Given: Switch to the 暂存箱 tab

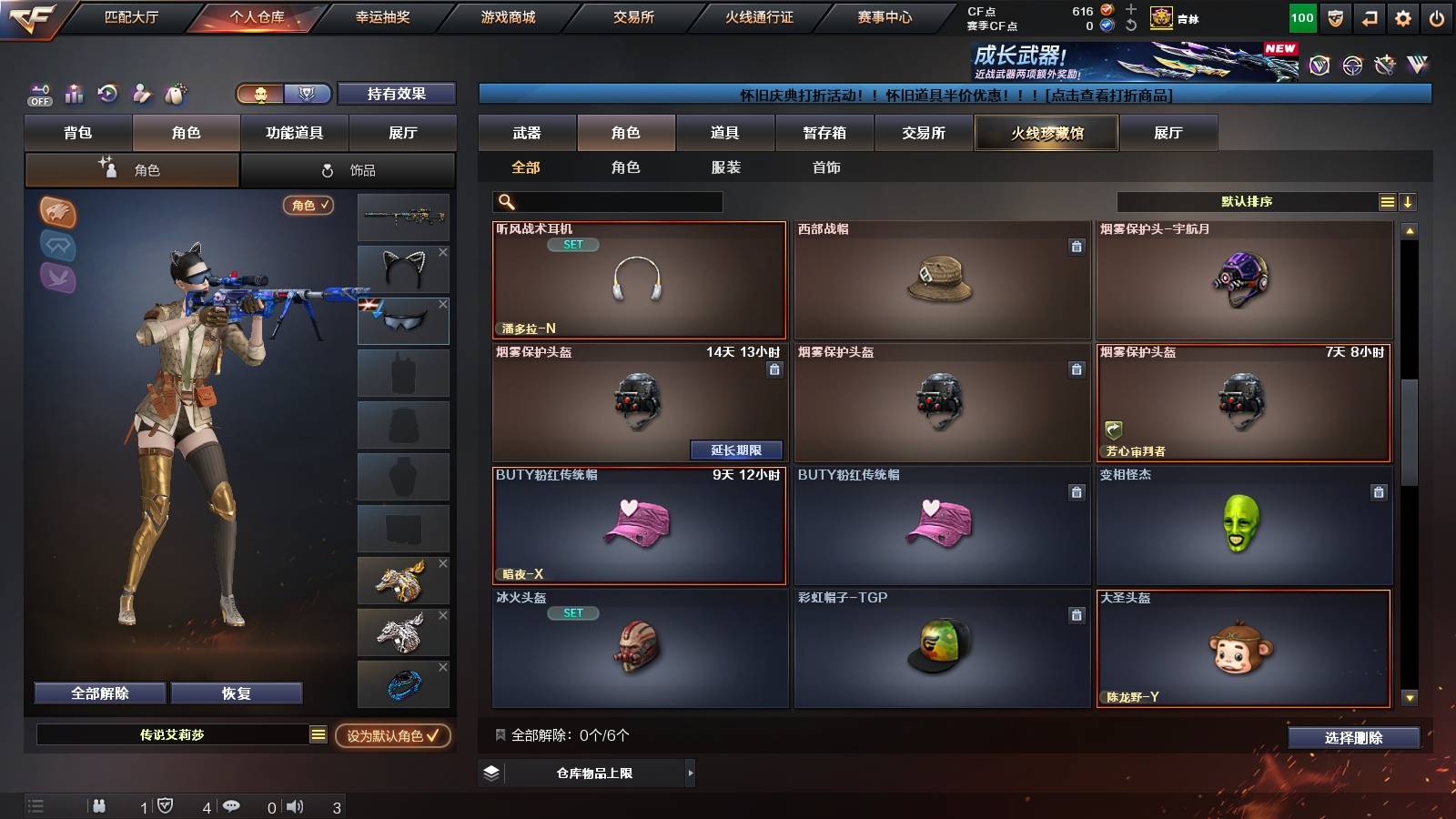Looking at the screenshot, I should (823, 133).
